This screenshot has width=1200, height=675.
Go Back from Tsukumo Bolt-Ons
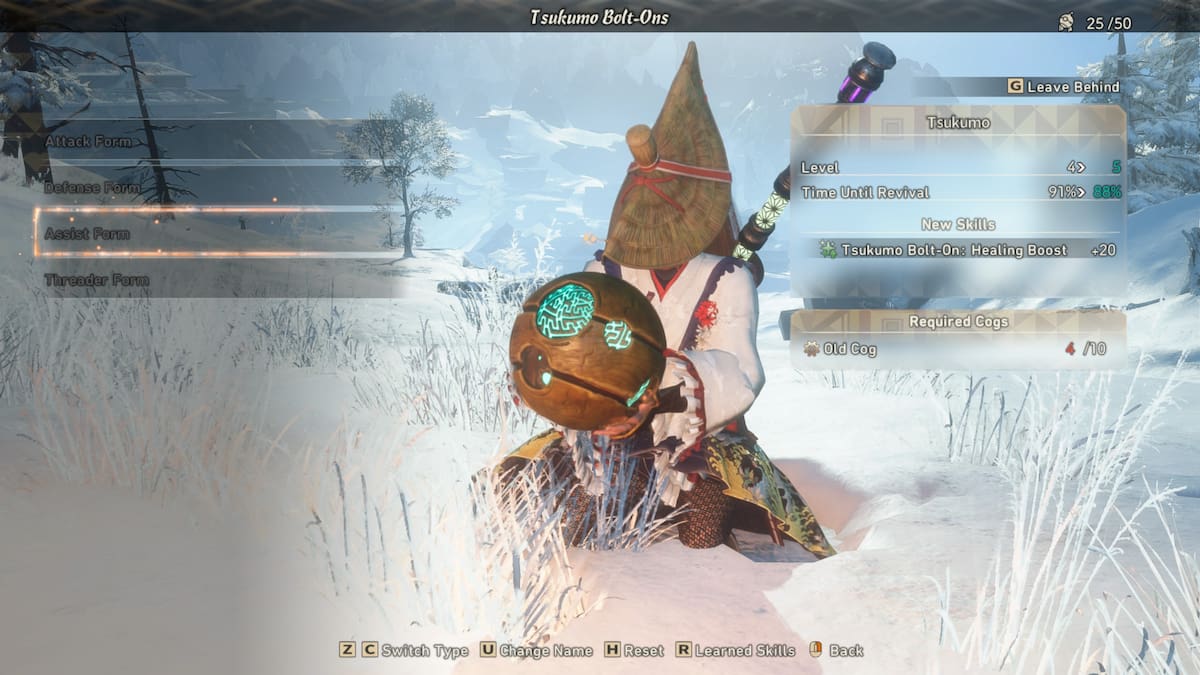pyautogui.click(x=837, y=651)
